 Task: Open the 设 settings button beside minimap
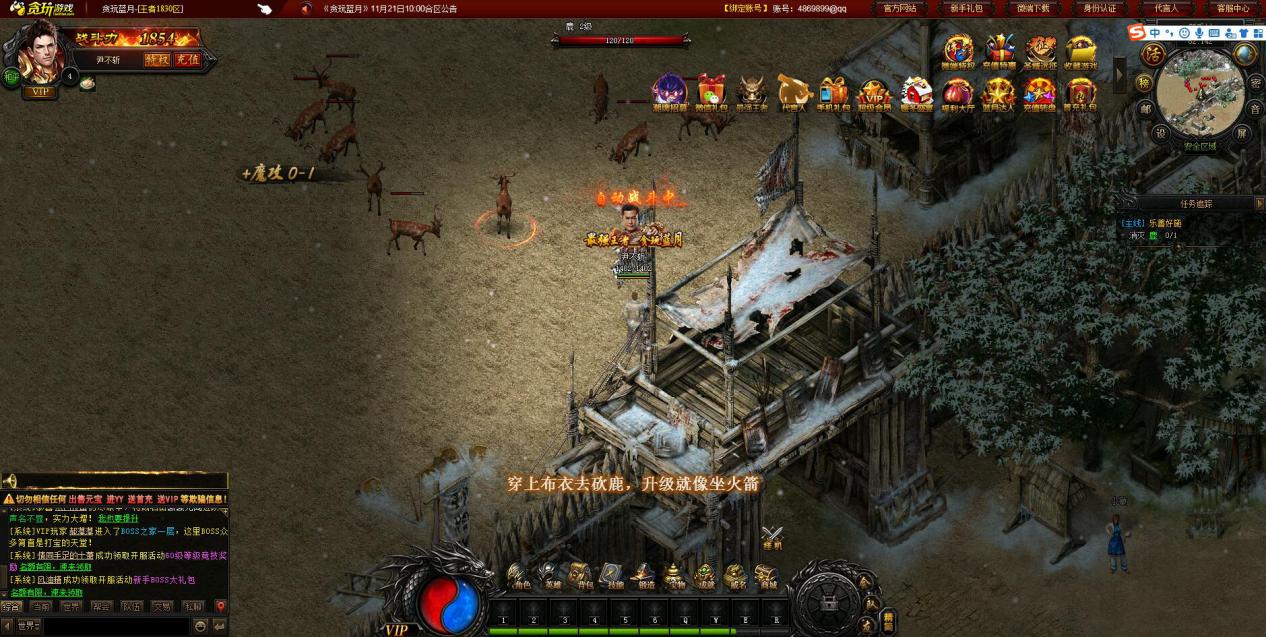(1161, 133)
